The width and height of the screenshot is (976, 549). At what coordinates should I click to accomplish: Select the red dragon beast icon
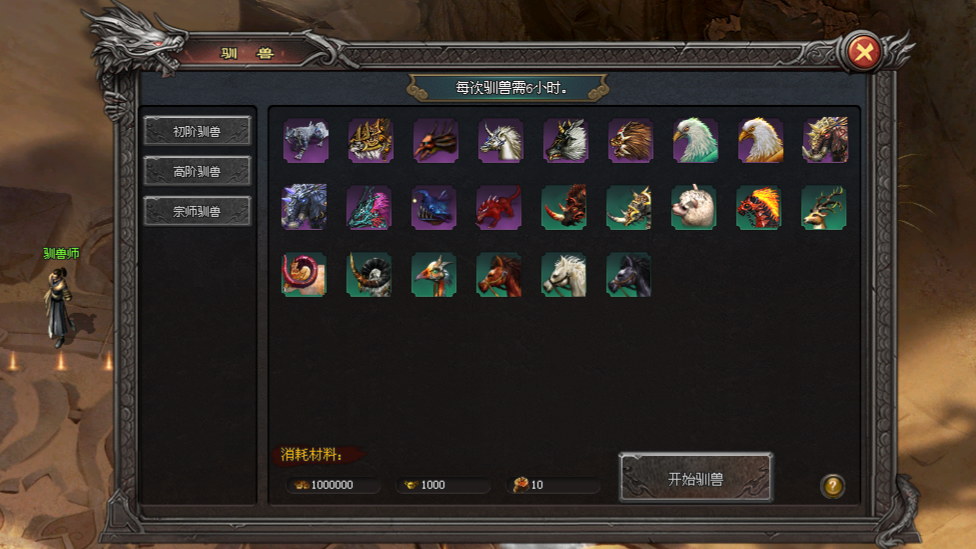[x=499, y=207]
